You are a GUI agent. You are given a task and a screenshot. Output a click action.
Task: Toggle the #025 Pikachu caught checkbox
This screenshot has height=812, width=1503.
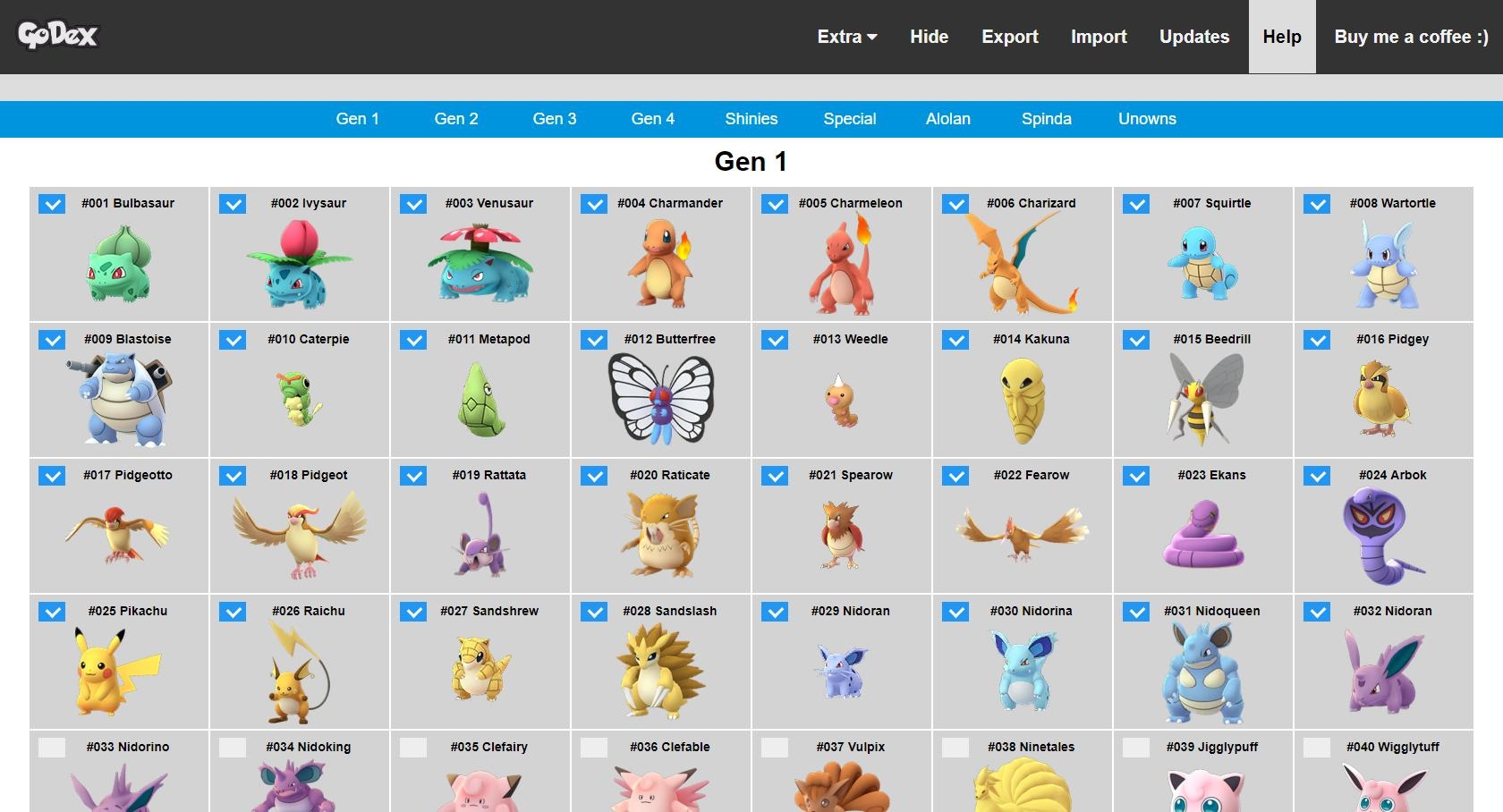pyautogui.click(x=51, y=612)
